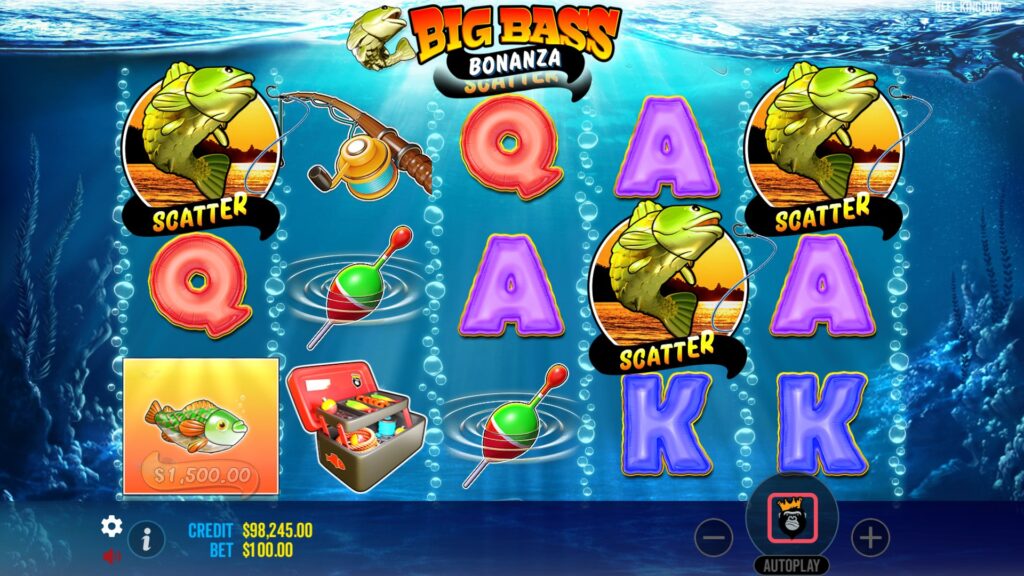1024x576 pixels.
Task: Open the Autoplay options
Action: click(x=792, y=565)
